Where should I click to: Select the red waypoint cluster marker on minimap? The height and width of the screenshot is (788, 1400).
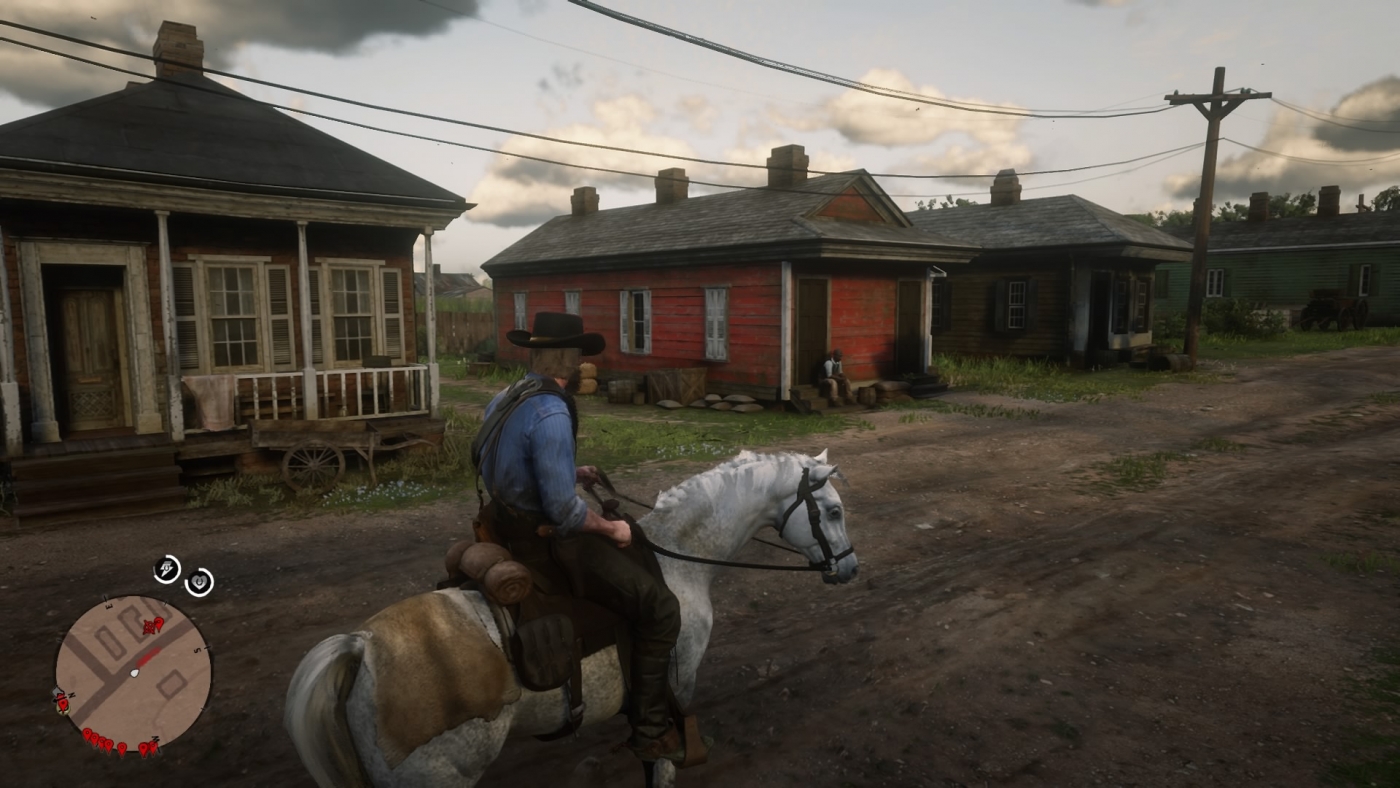click(150, 626)
